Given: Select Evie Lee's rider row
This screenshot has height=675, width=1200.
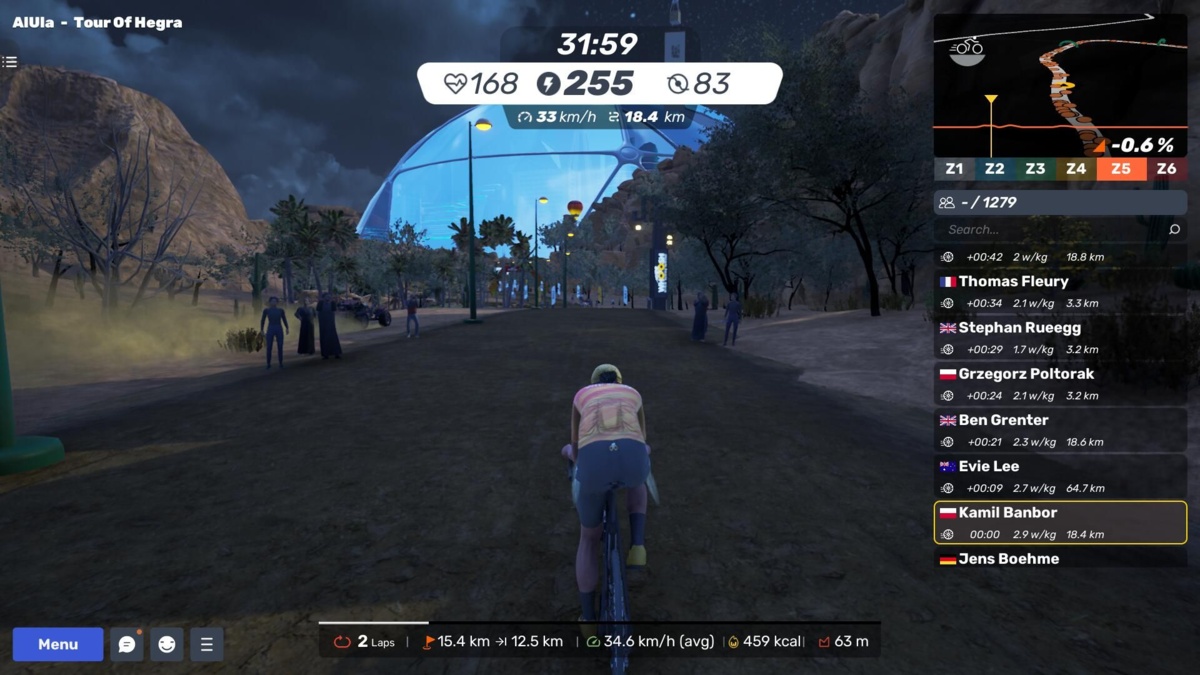Looking at the screenshot, I should (x=1060, y=476).
